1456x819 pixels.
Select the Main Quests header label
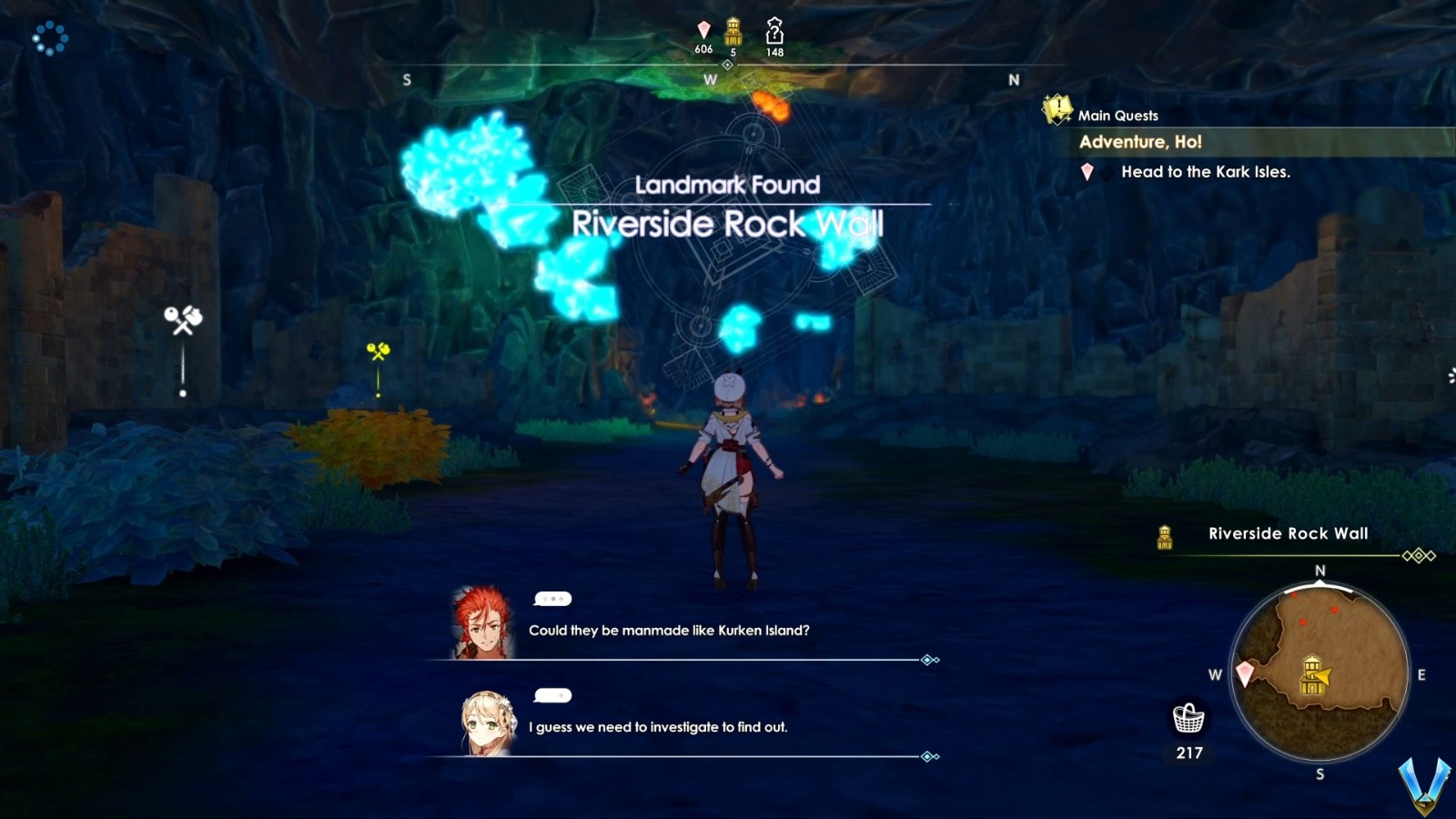(1117, 116)
